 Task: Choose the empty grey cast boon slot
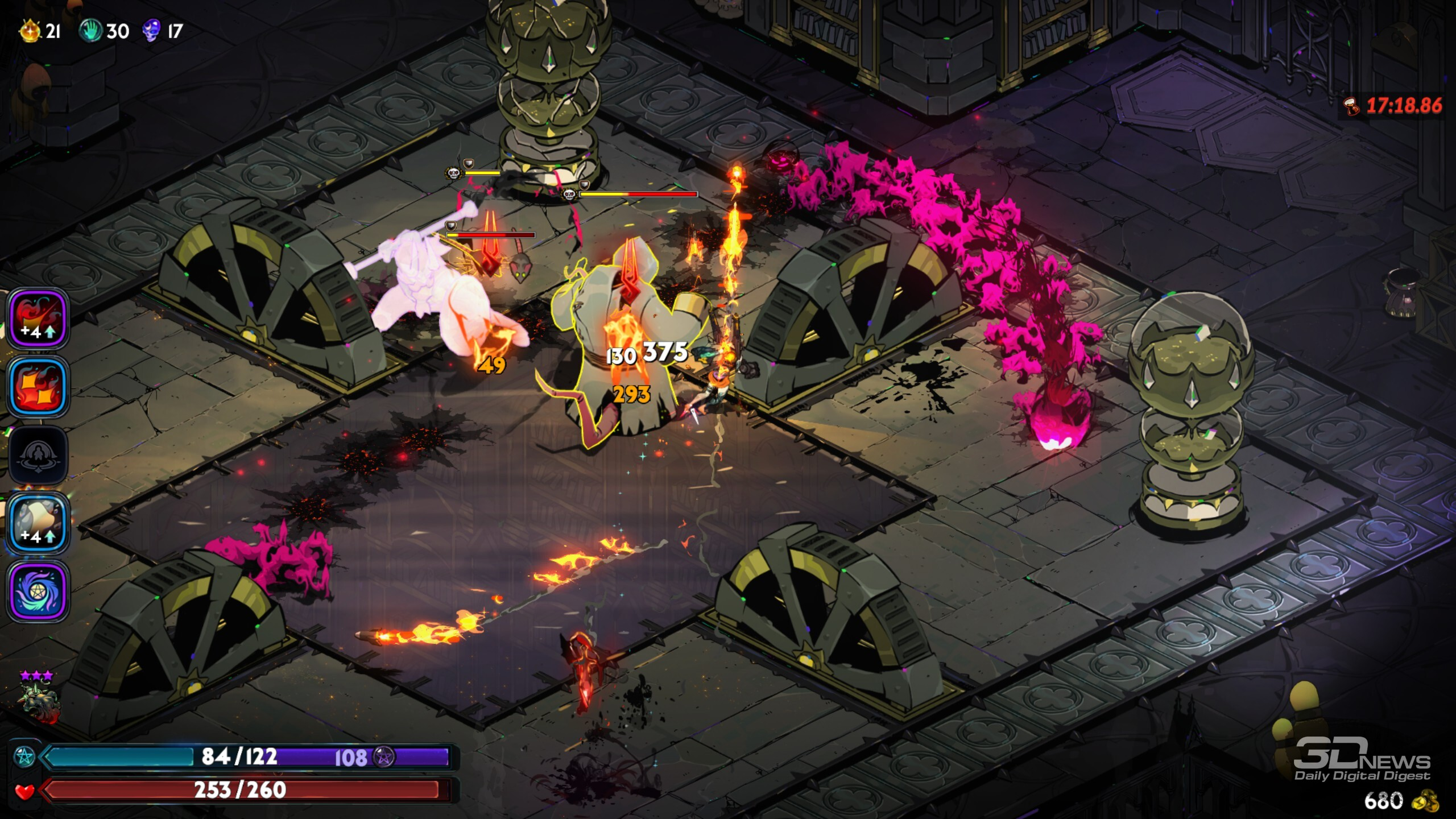pos(38,456)
